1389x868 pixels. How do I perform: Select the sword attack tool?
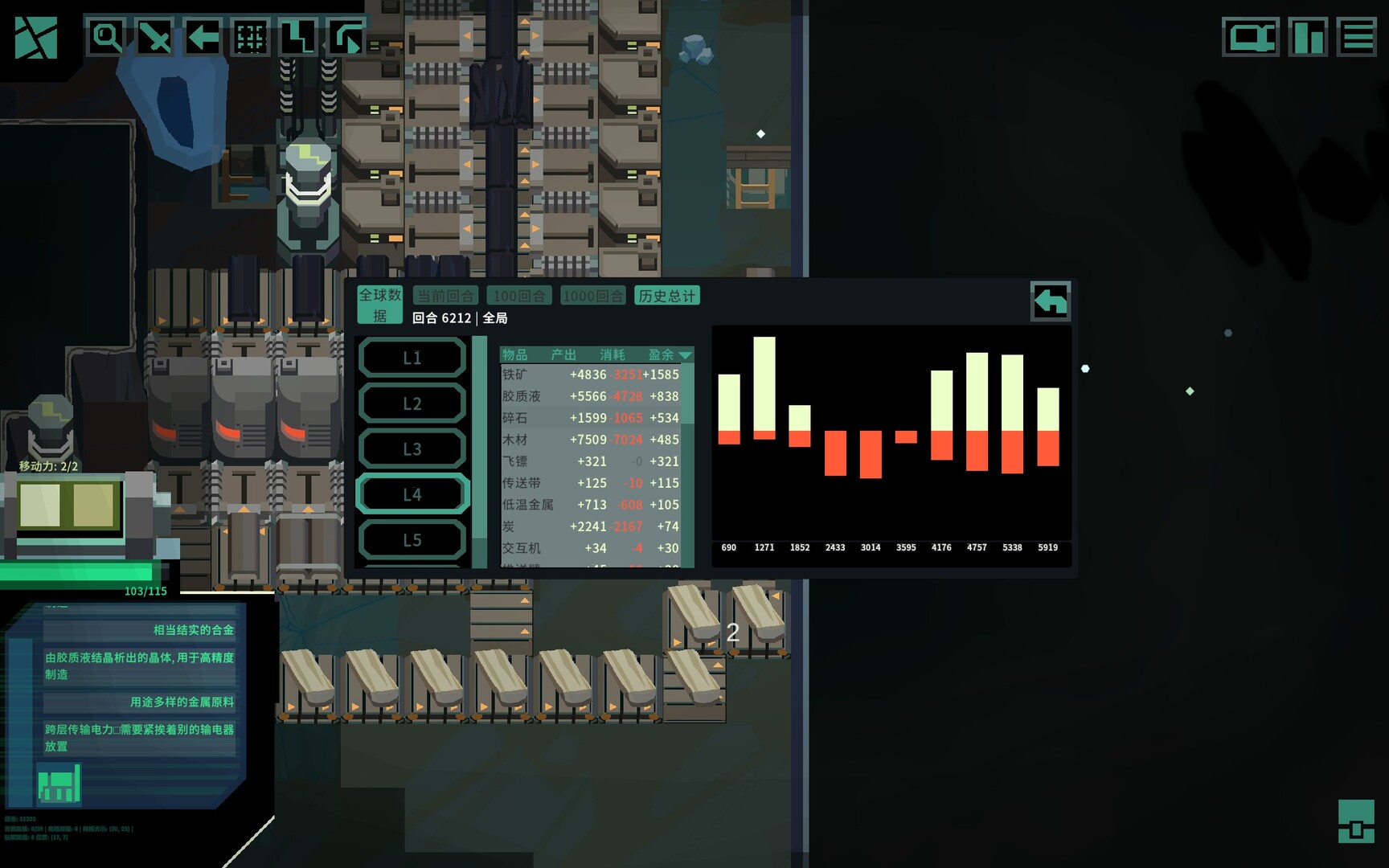(x=156, y=36)
